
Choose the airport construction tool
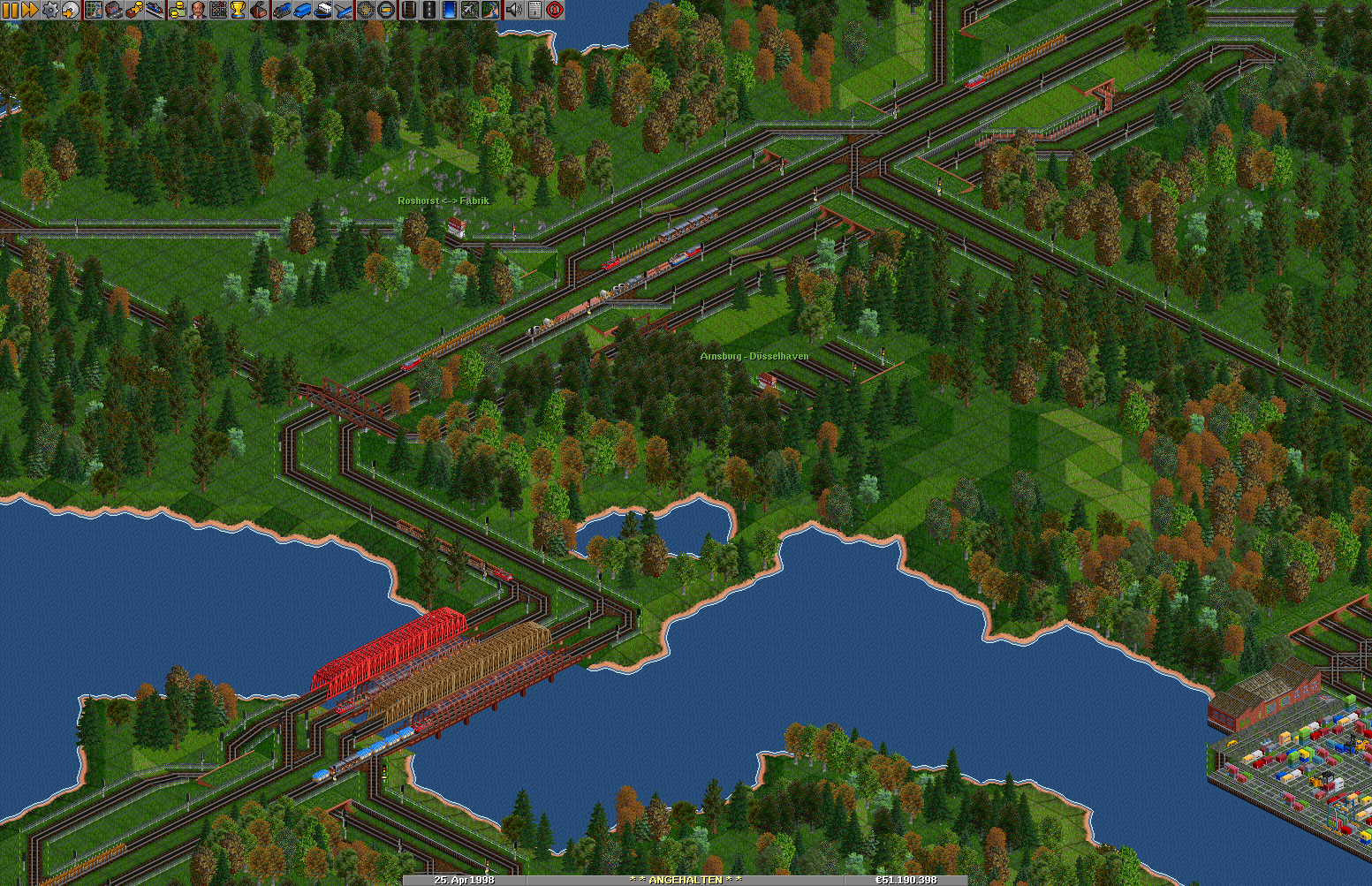click(x=470, y=10)
